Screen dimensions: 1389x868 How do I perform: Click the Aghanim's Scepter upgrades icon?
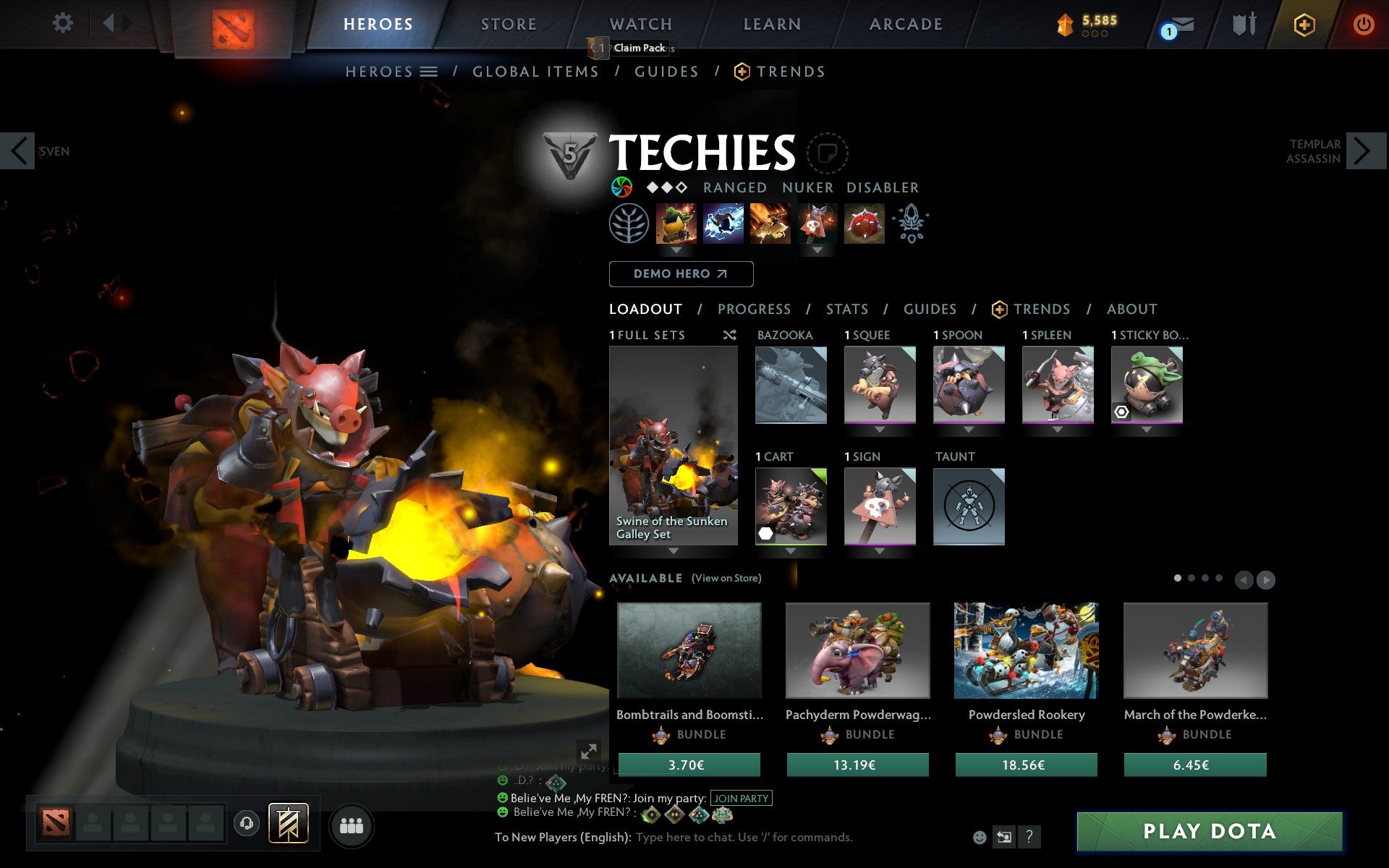point(912,224)
